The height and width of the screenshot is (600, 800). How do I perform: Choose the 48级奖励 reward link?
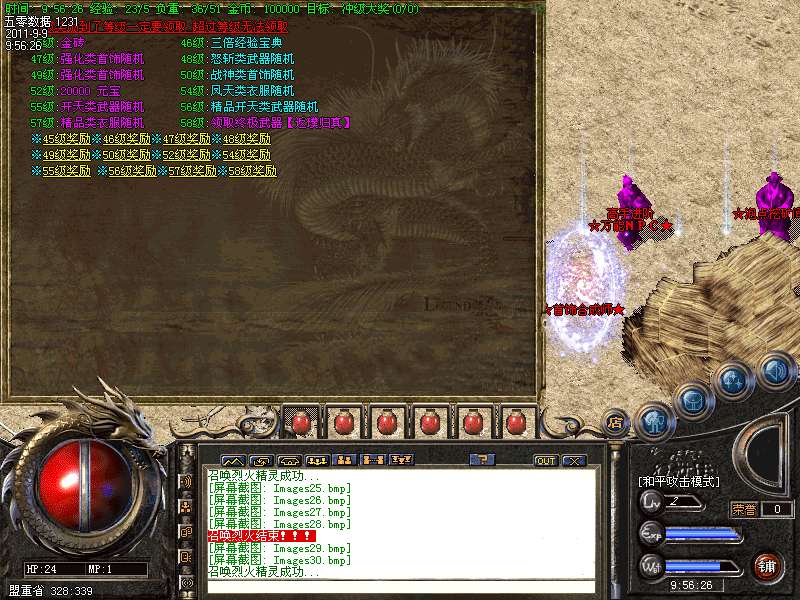pos(246,139)
